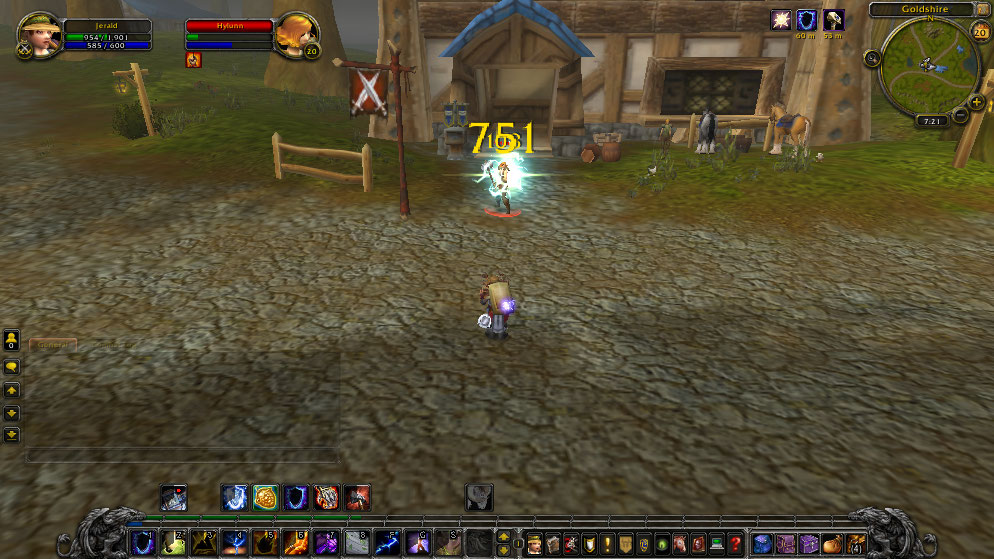Click the golden totem button on upper bar
Viewport: 994px width, 559px height.
point(265,497)
